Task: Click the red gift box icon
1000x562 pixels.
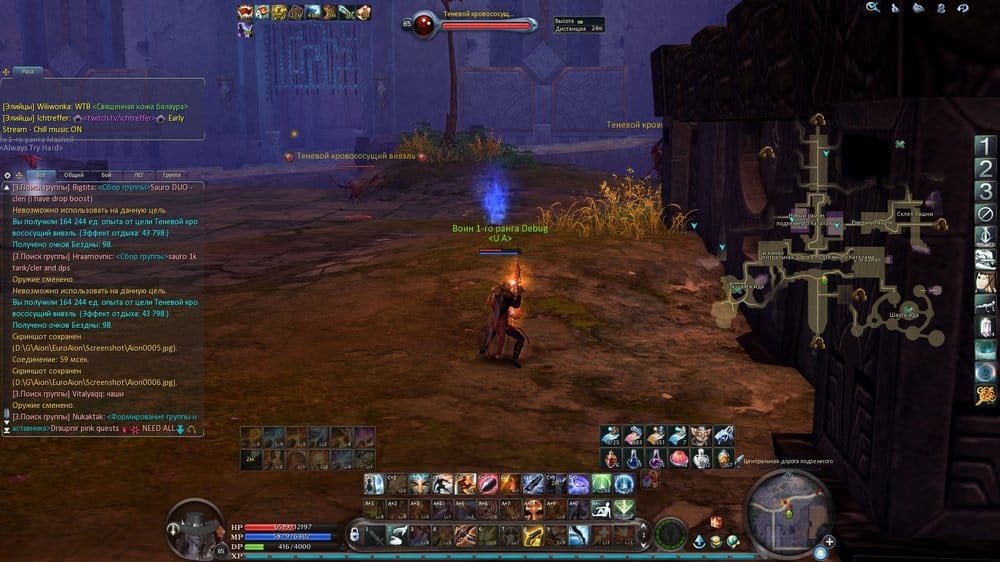Action: [716, 522]
